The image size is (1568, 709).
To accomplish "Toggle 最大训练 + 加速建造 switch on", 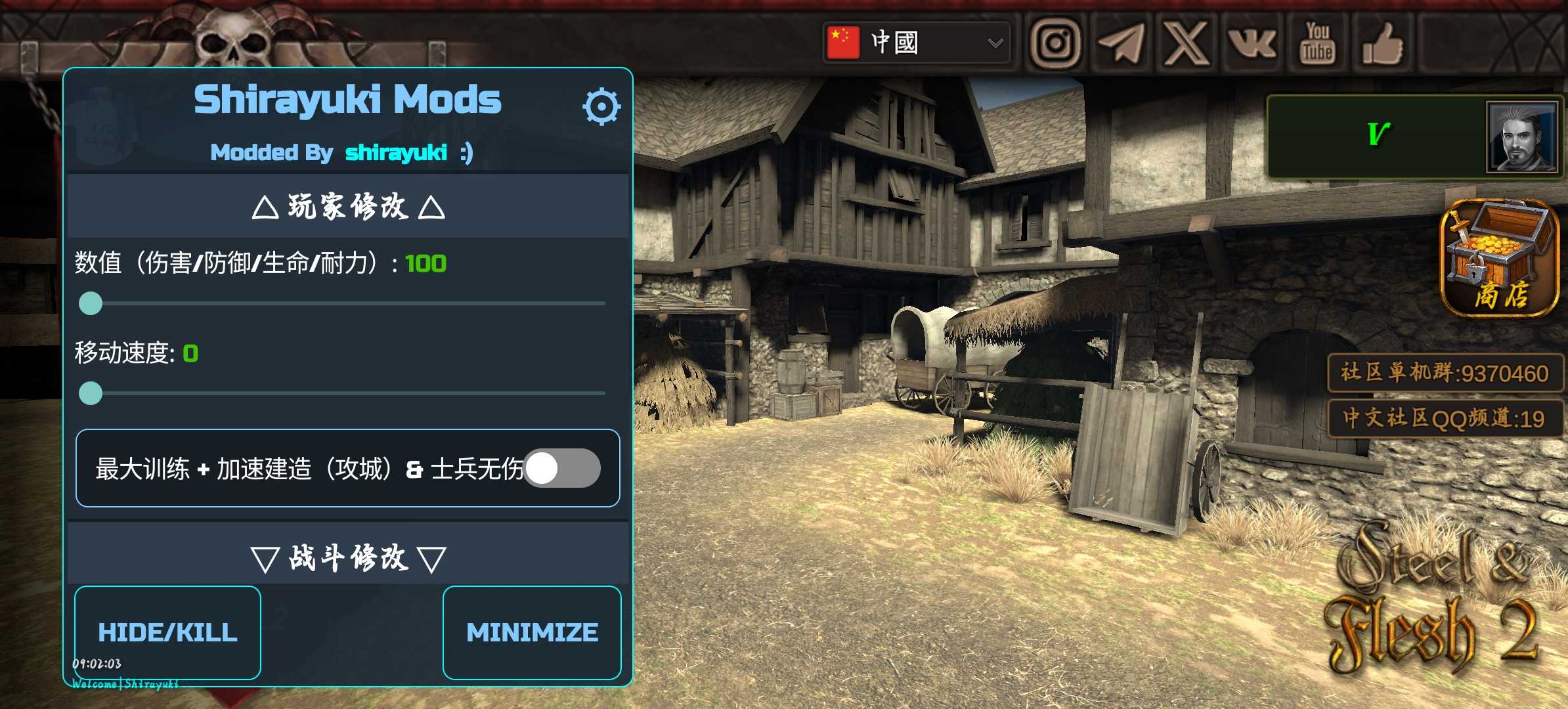I will point(561,469).
